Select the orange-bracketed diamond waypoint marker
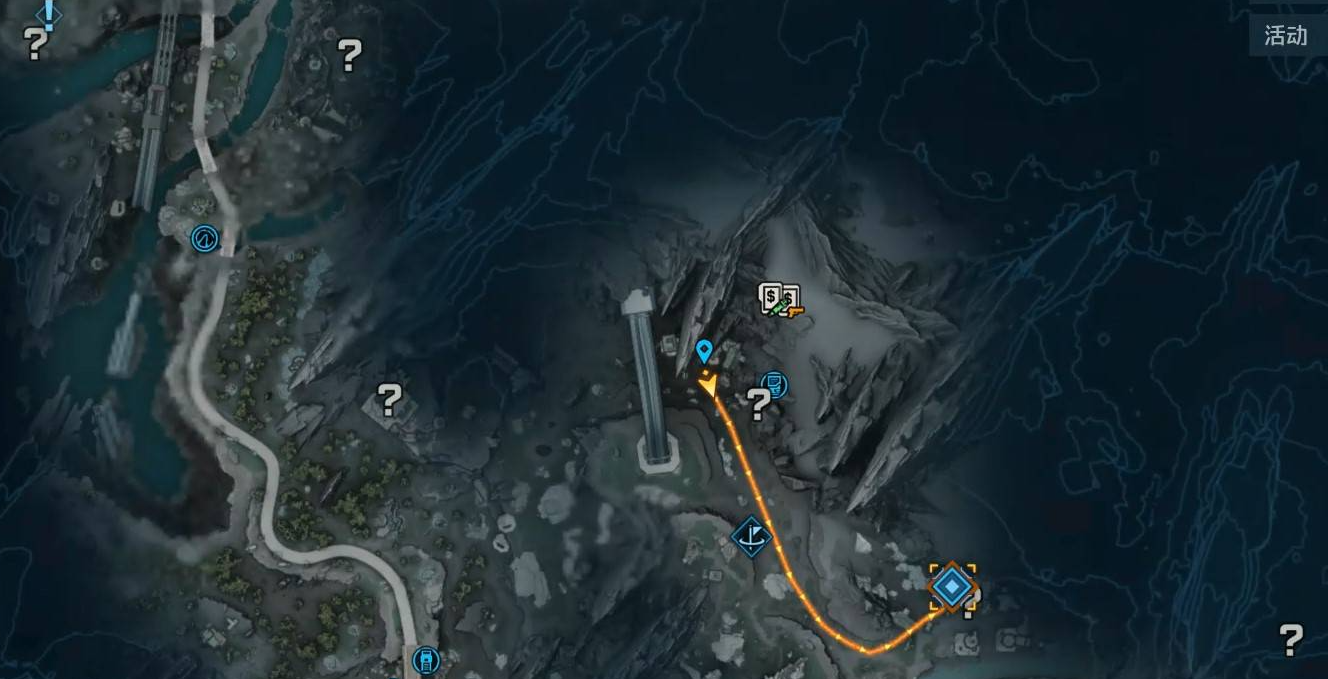 tap(951, 585)
